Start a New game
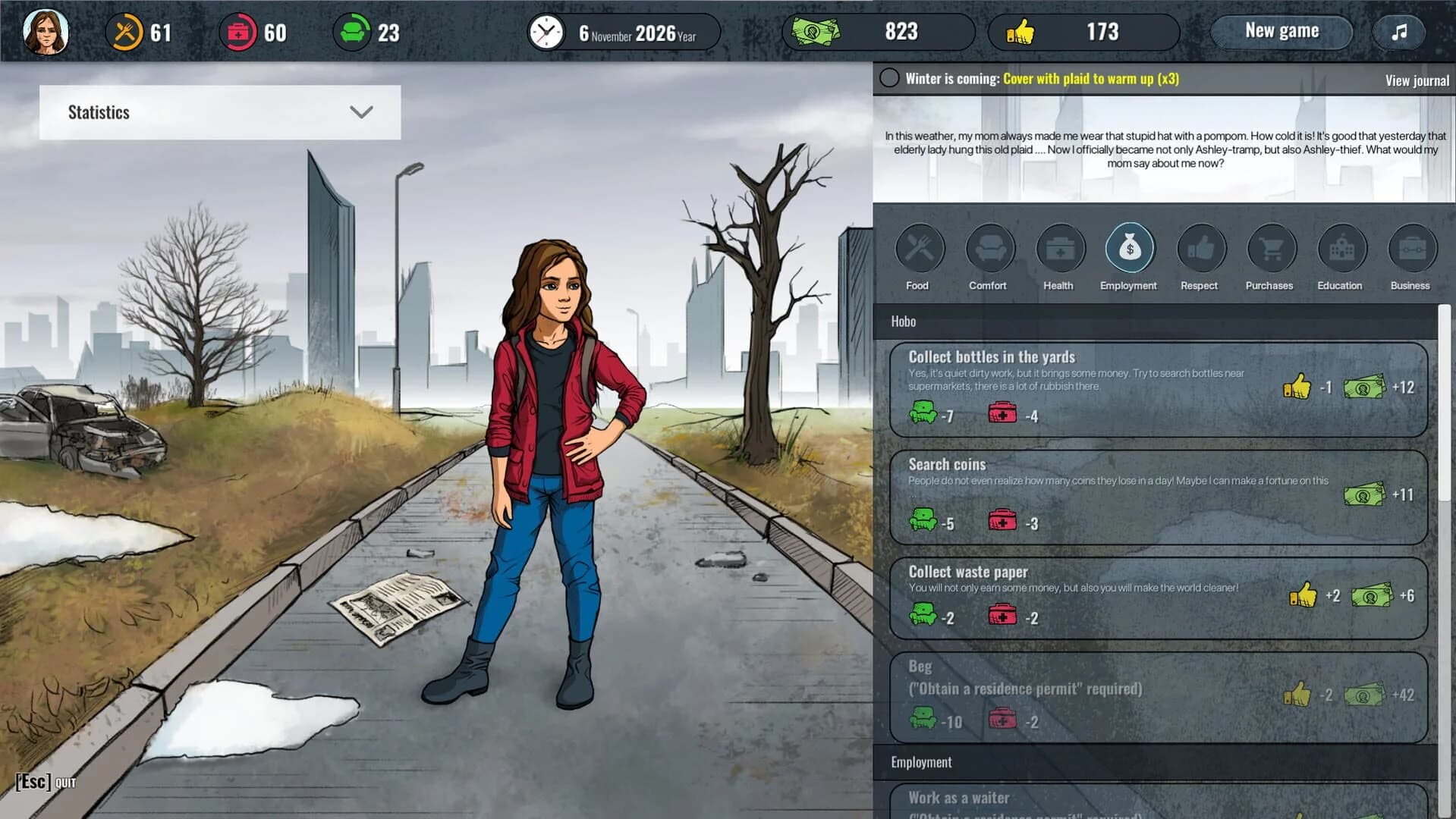 click(1281, 31)
